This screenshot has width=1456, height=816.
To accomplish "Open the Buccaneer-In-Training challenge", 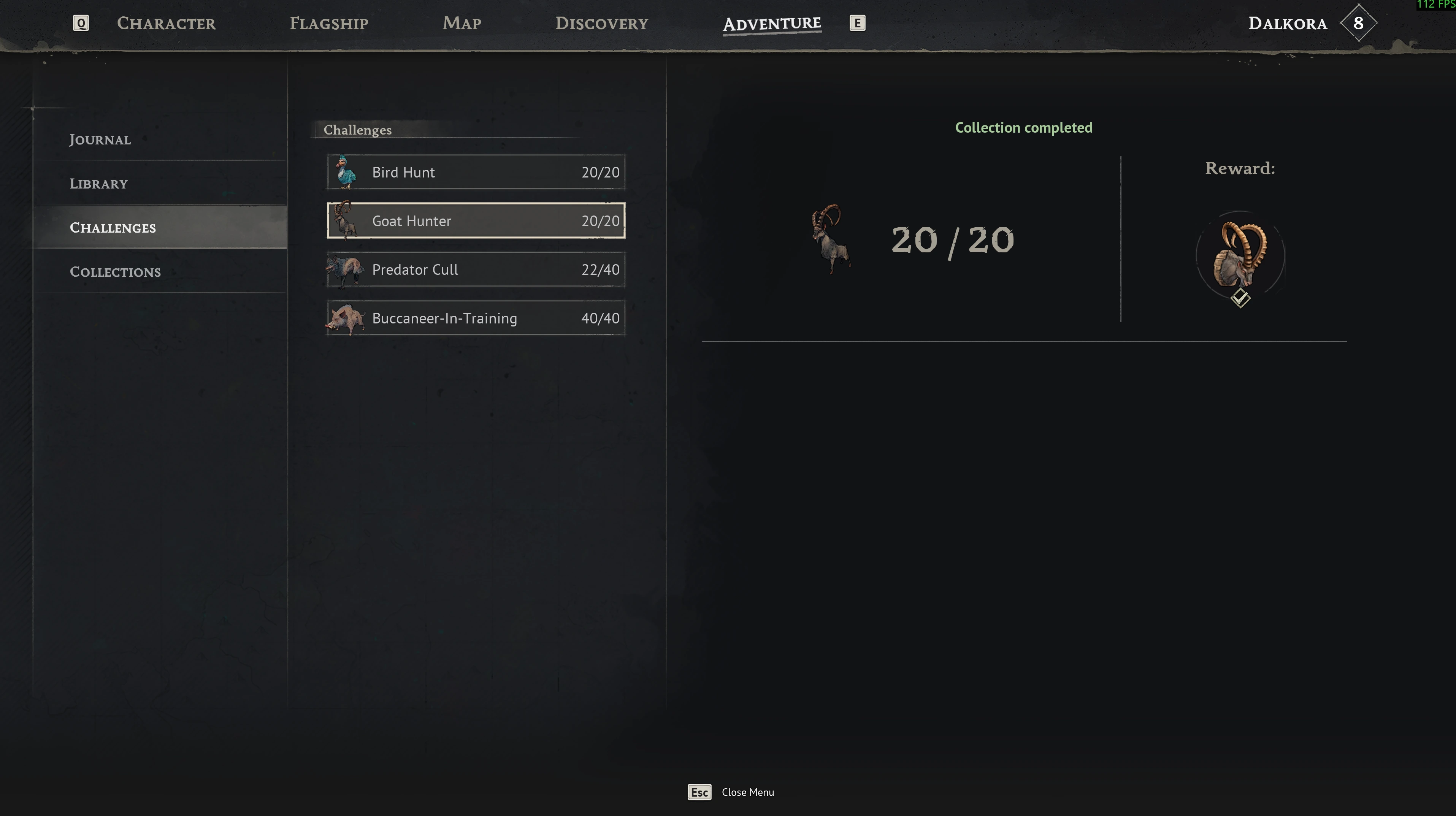I will click(476, 318).
